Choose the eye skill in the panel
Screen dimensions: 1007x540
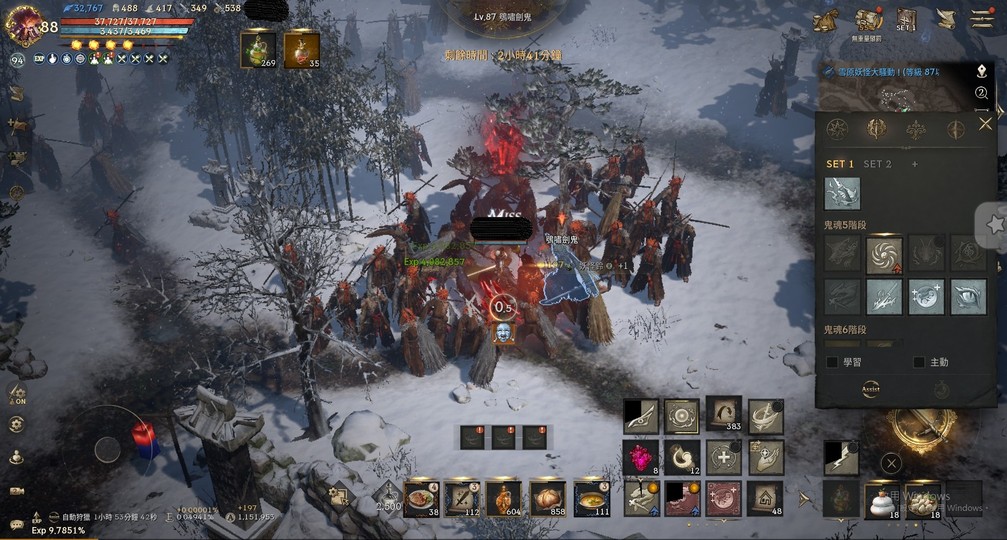(x=968, y=297)
